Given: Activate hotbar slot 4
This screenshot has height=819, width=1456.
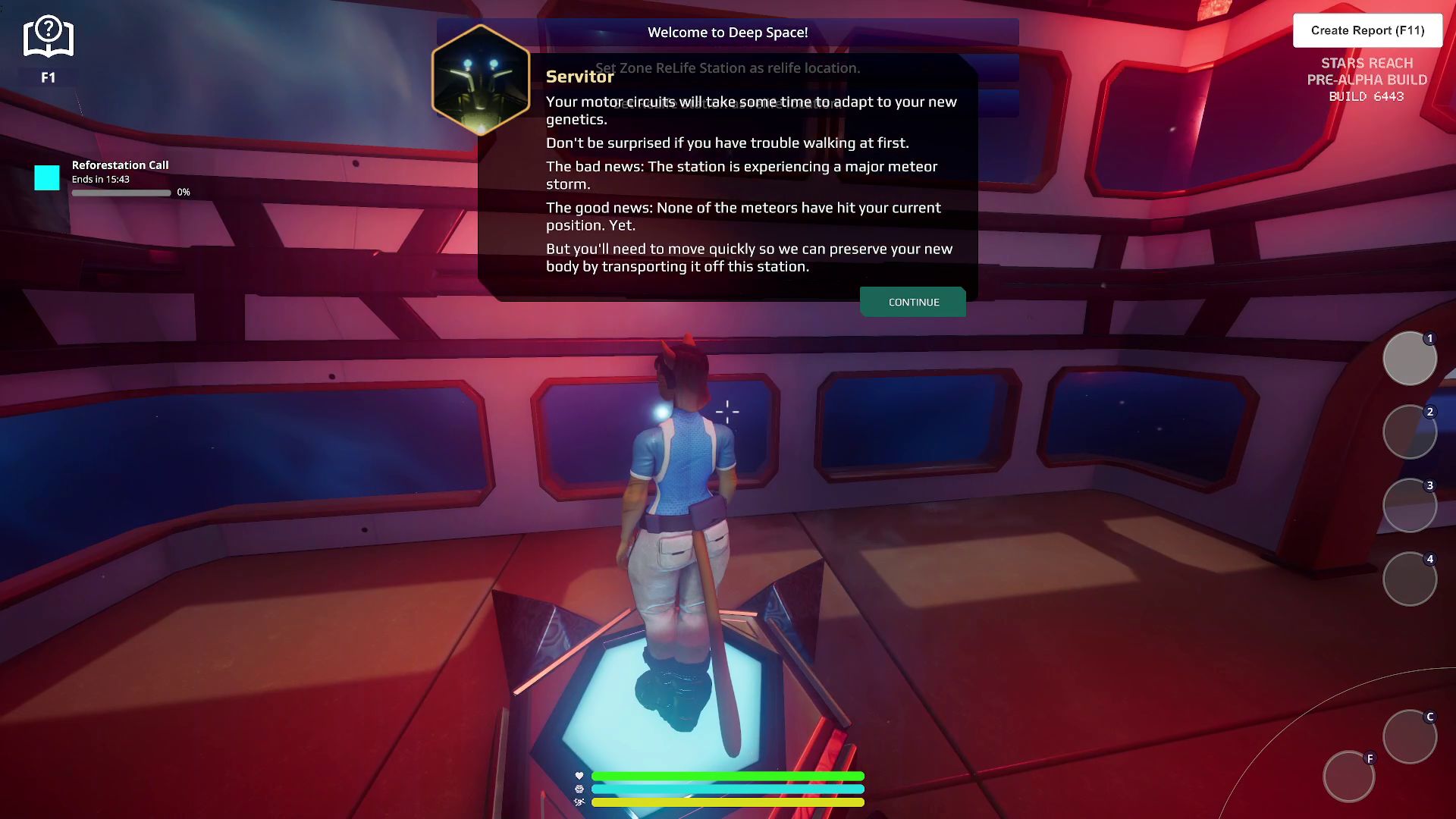Looking at the screenshot, I should click(1410, 579).
